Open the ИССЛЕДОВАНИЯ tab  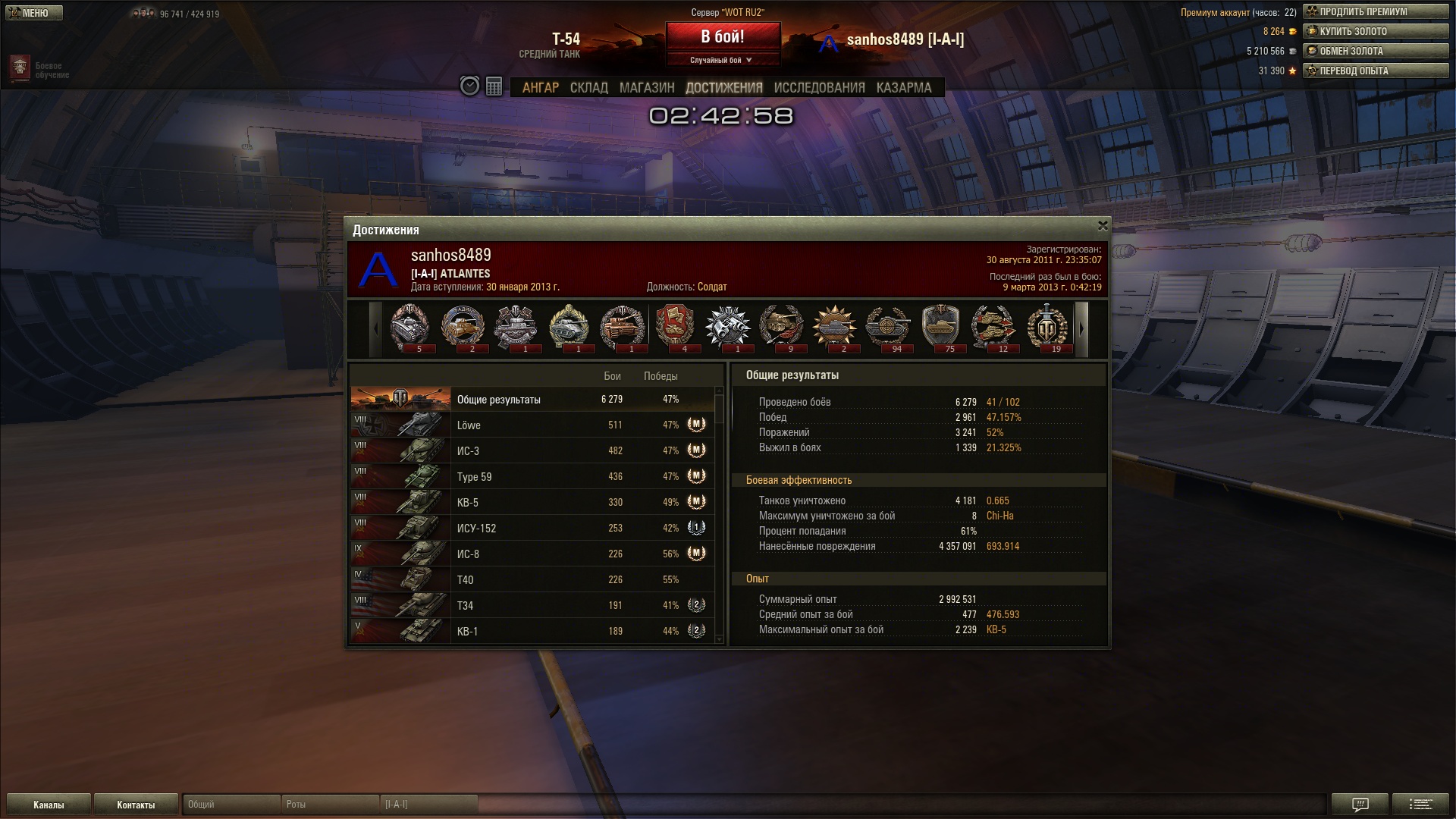tap(819, 88)
